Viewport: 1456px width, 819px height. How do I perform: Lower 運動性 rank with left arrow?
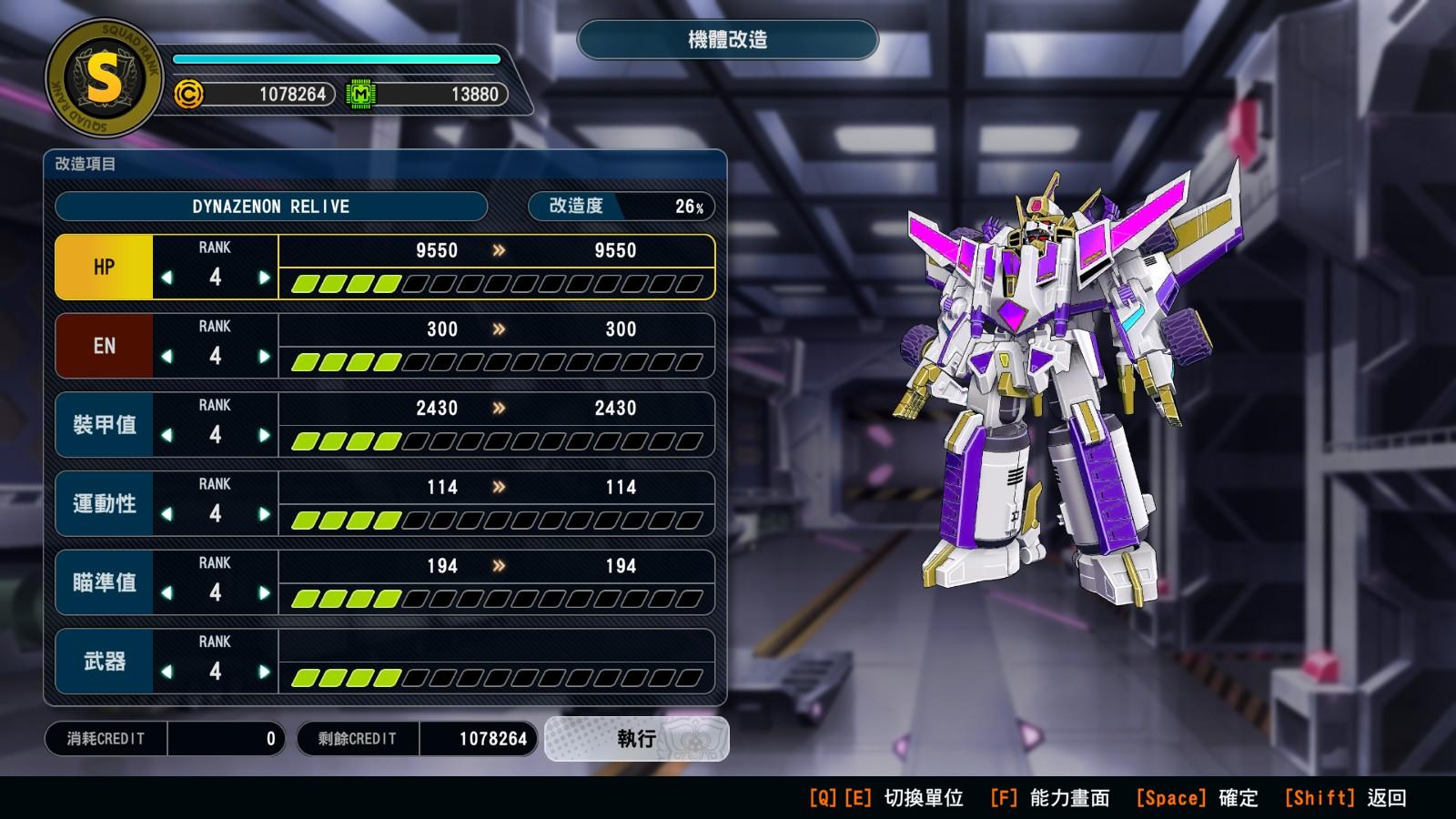click(x=167, y=514)
